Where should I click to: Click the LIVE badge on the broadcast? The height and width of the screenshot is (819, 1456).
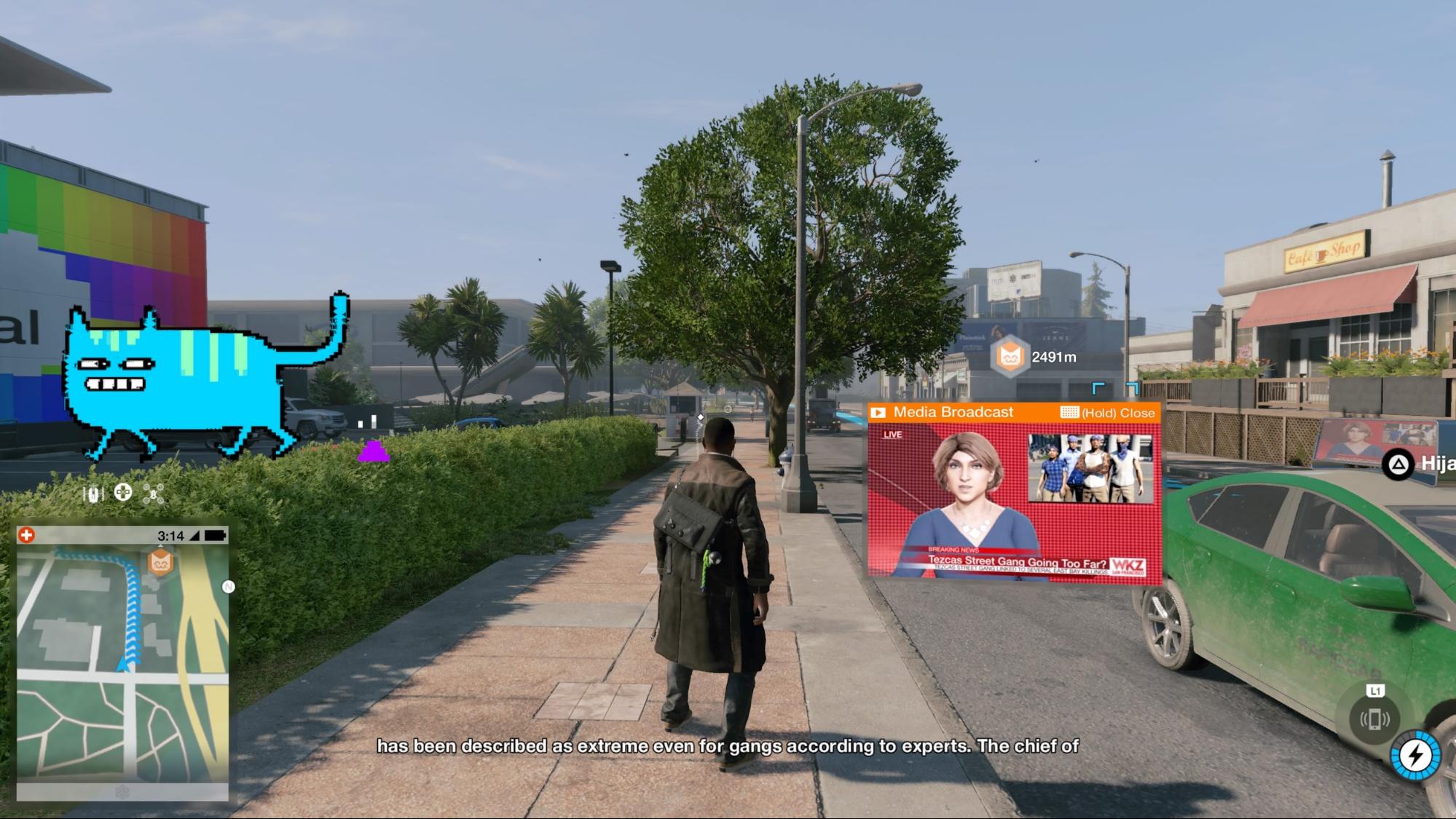click(x=893, y=435)
